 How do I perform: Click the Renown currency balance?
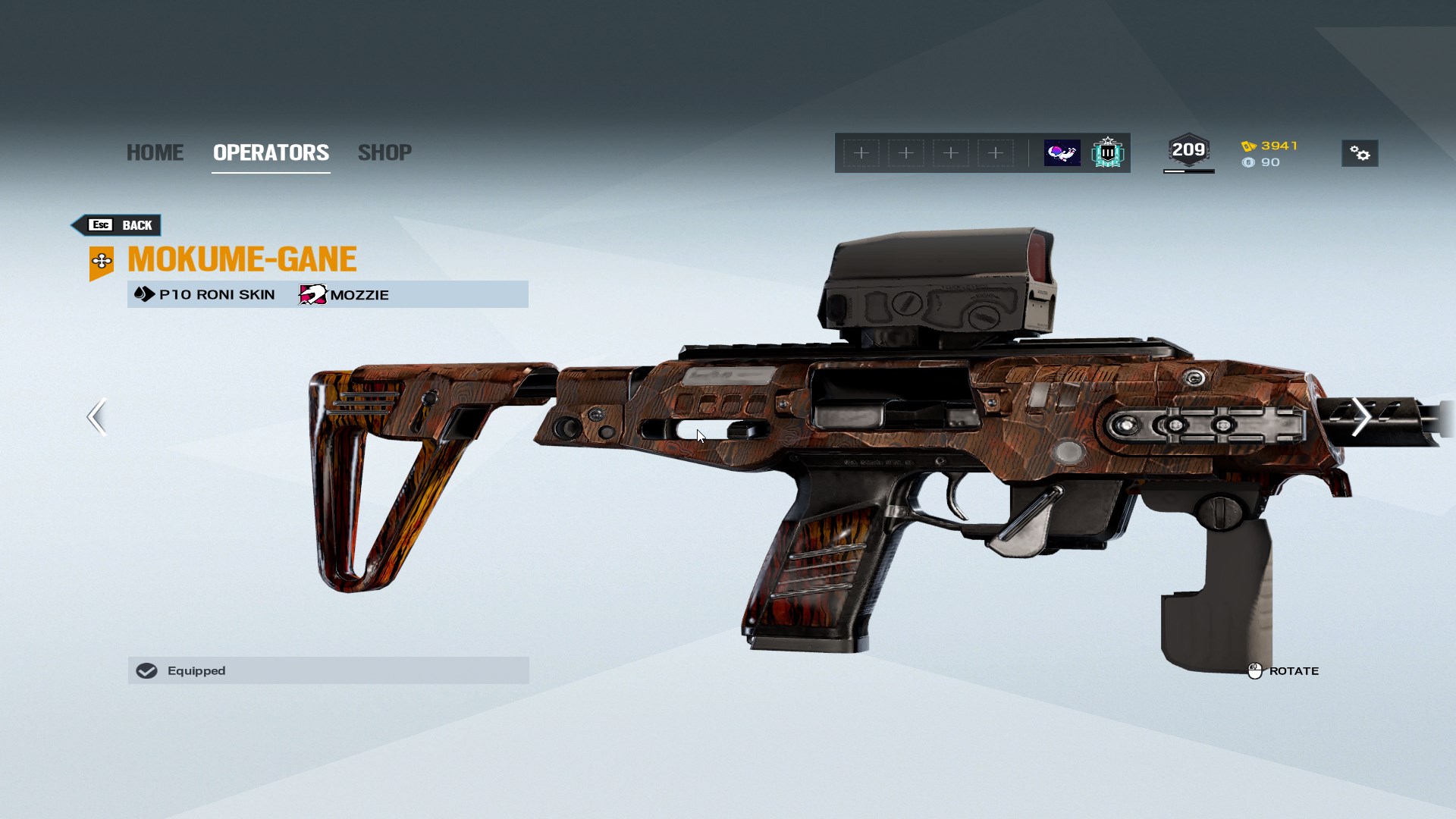pos(1270,146)
